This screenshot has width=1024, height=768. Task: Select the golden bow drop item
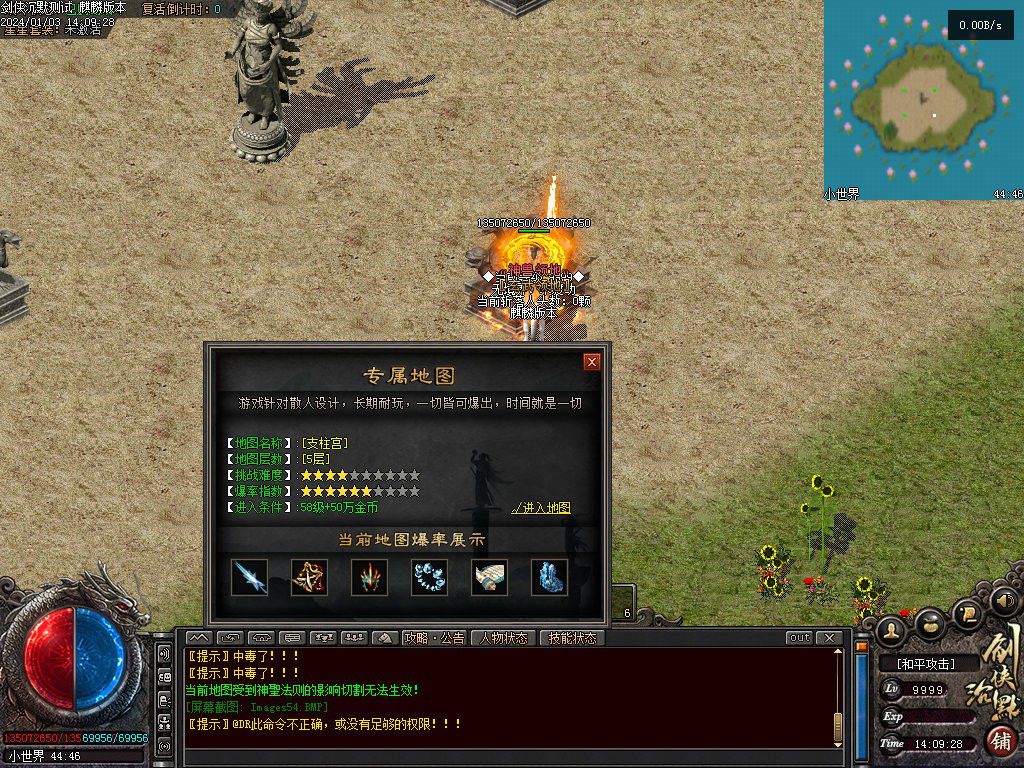coord(309,577)
